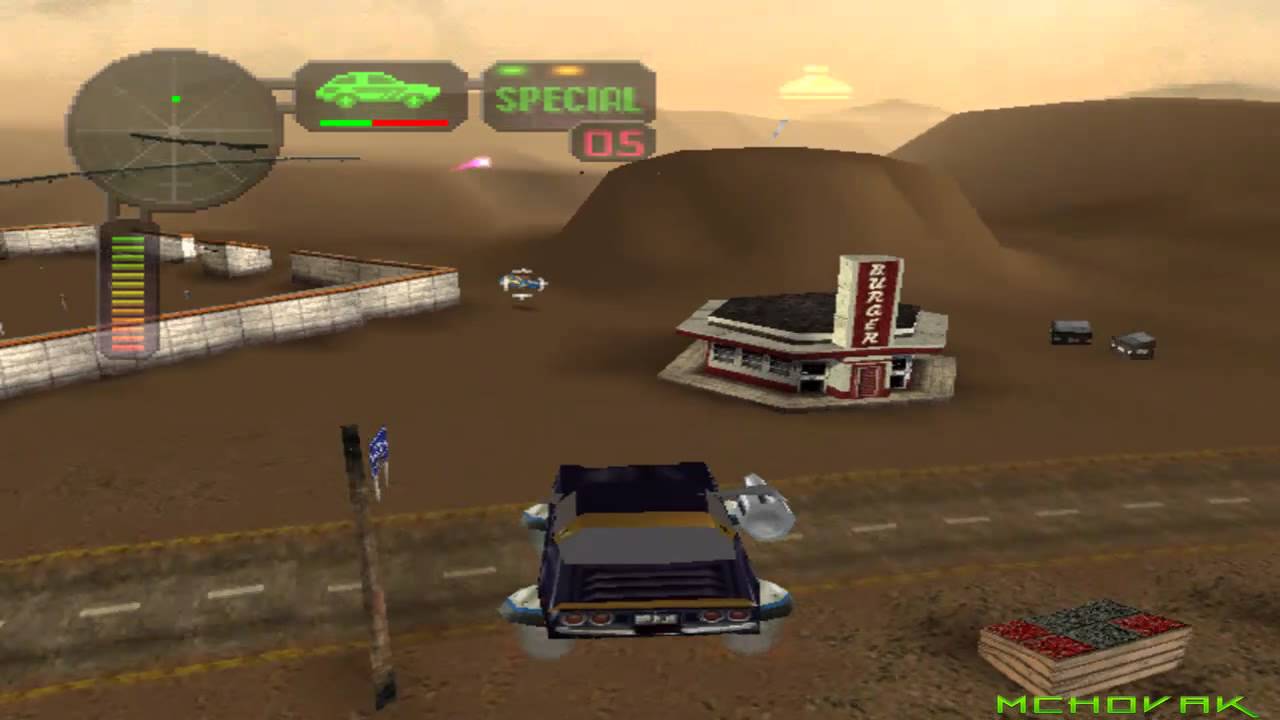Toggle the radar crosshair marker
Screen dimensions: 1280x720
(x=175, y=128)
